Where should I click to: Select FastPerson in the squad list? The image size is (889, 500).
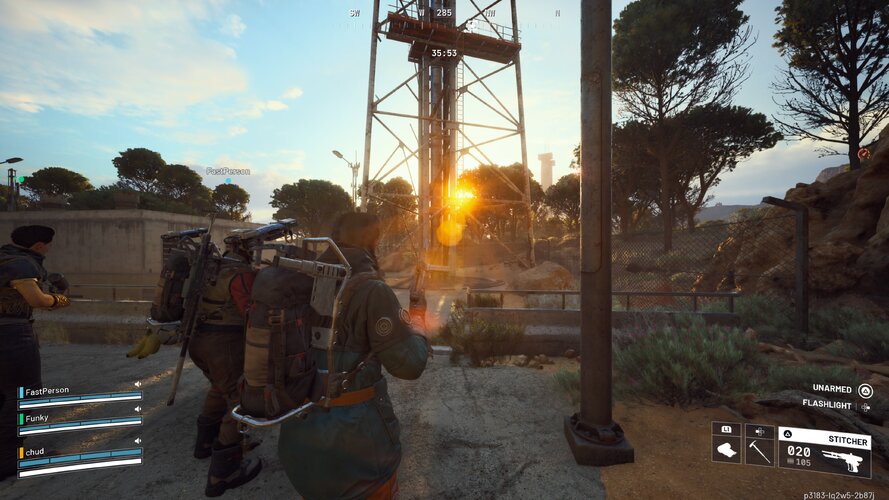click(48, 391)
